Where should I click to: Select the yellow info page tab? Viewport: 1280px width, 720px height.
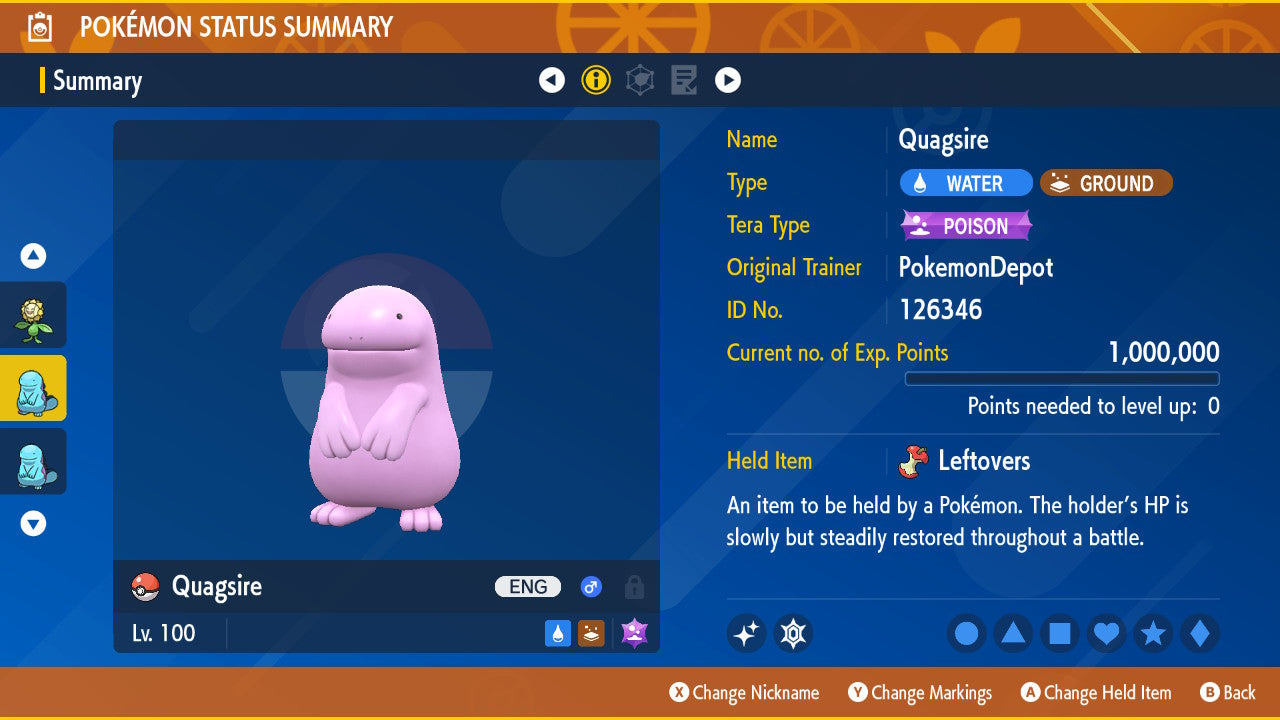point(596,80)
